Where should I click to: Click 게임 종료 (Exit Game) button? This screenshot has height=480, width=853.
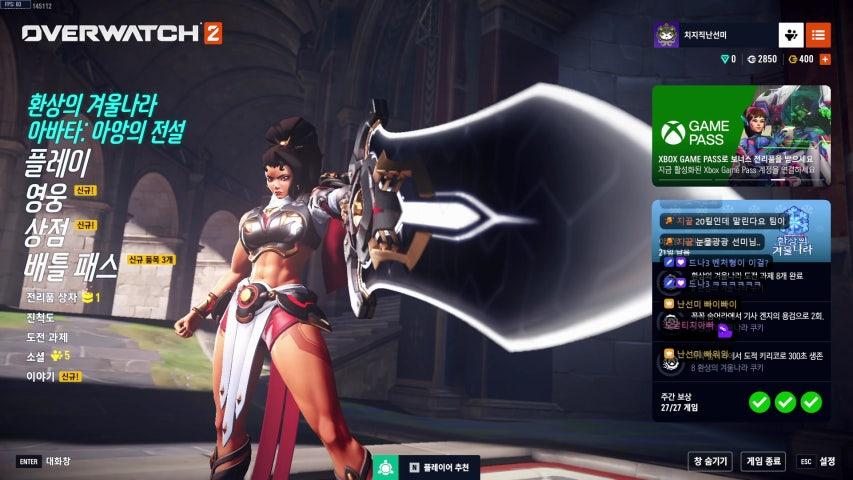tap(763, 461)
